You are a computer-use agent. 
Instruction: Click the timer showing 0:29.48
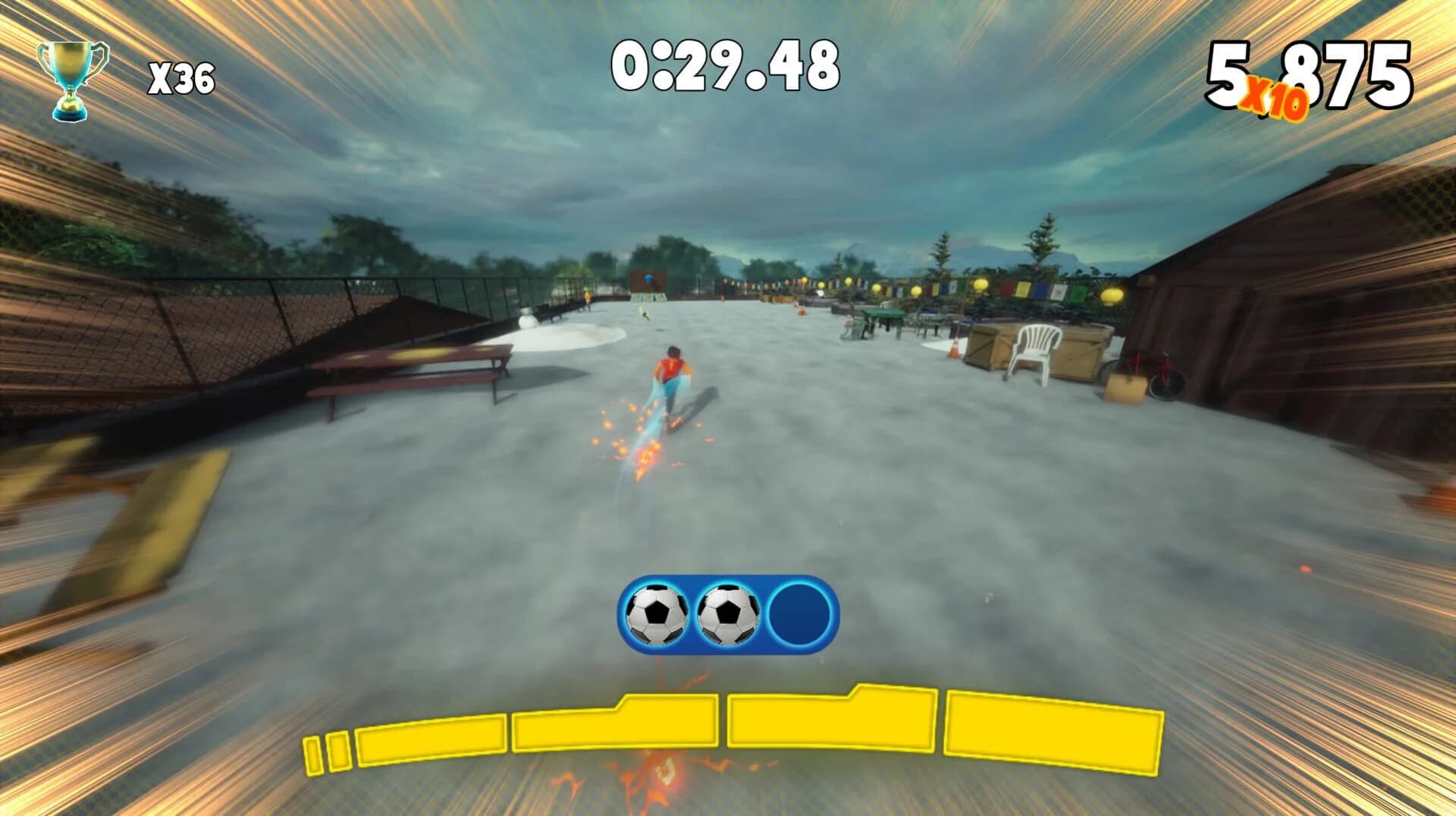tap(728, 68)
